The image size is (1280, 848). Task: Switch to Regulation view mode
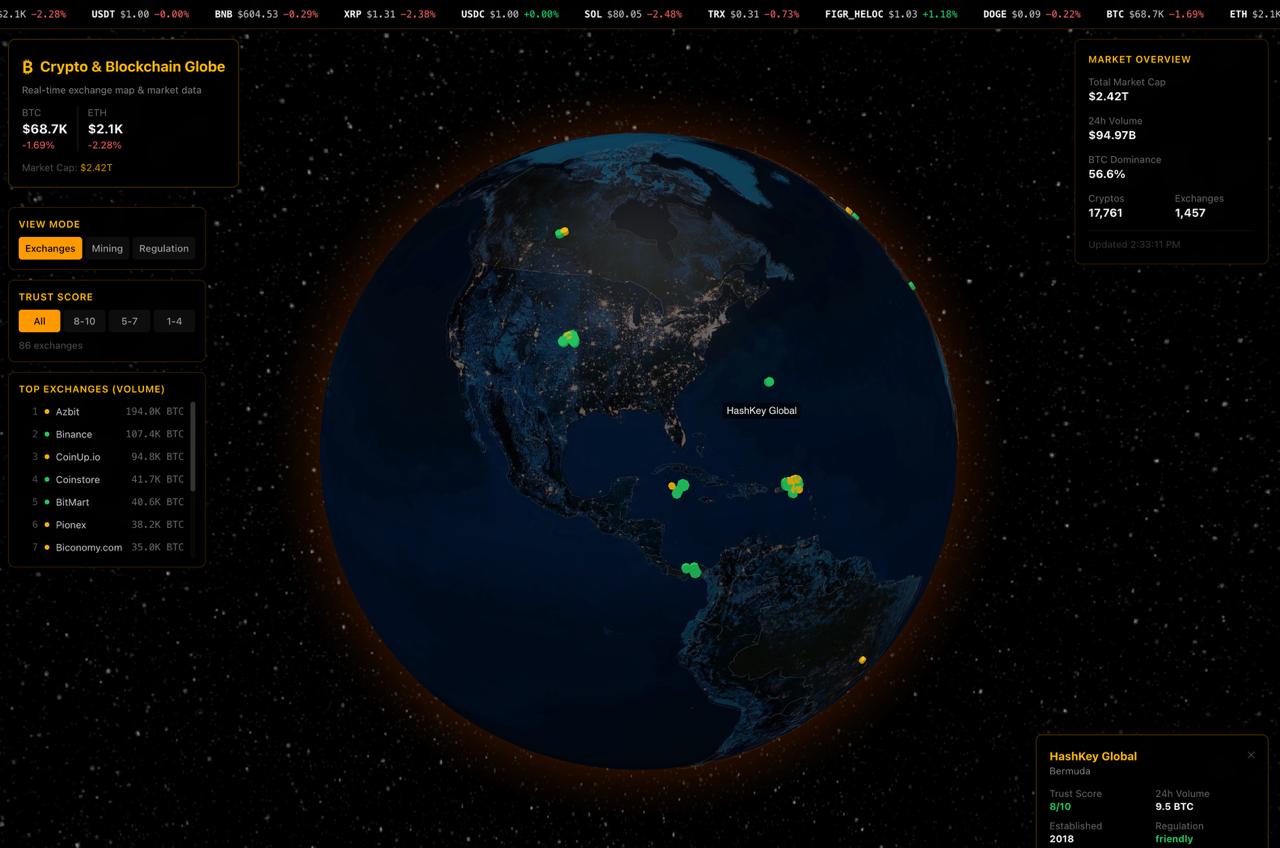pyautogui.click(x=164, y=248)
